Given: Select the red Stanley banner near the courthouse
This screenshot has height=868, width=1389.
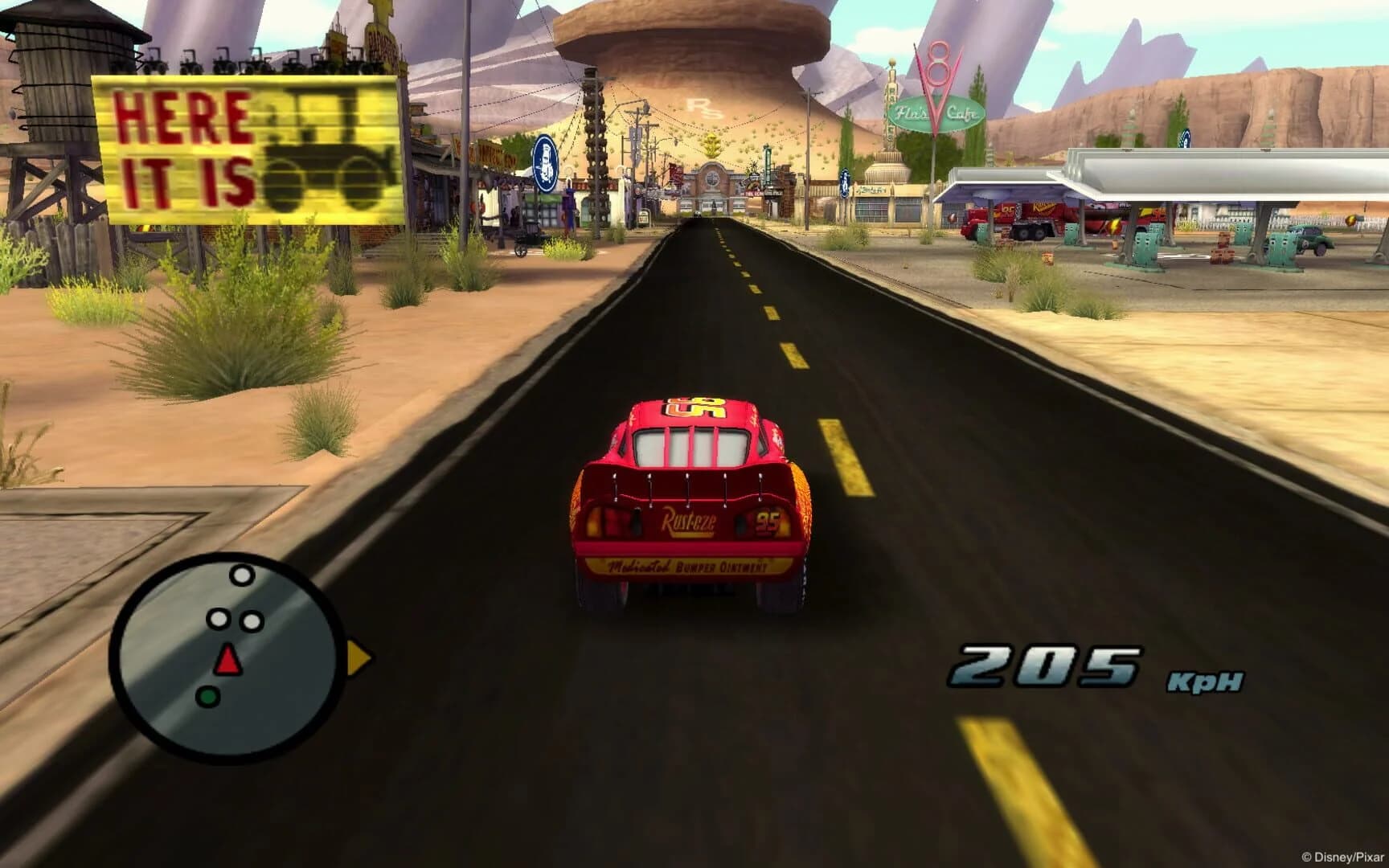Looking at the screenshot, I should pyautogui.click(x=674, y=174).
